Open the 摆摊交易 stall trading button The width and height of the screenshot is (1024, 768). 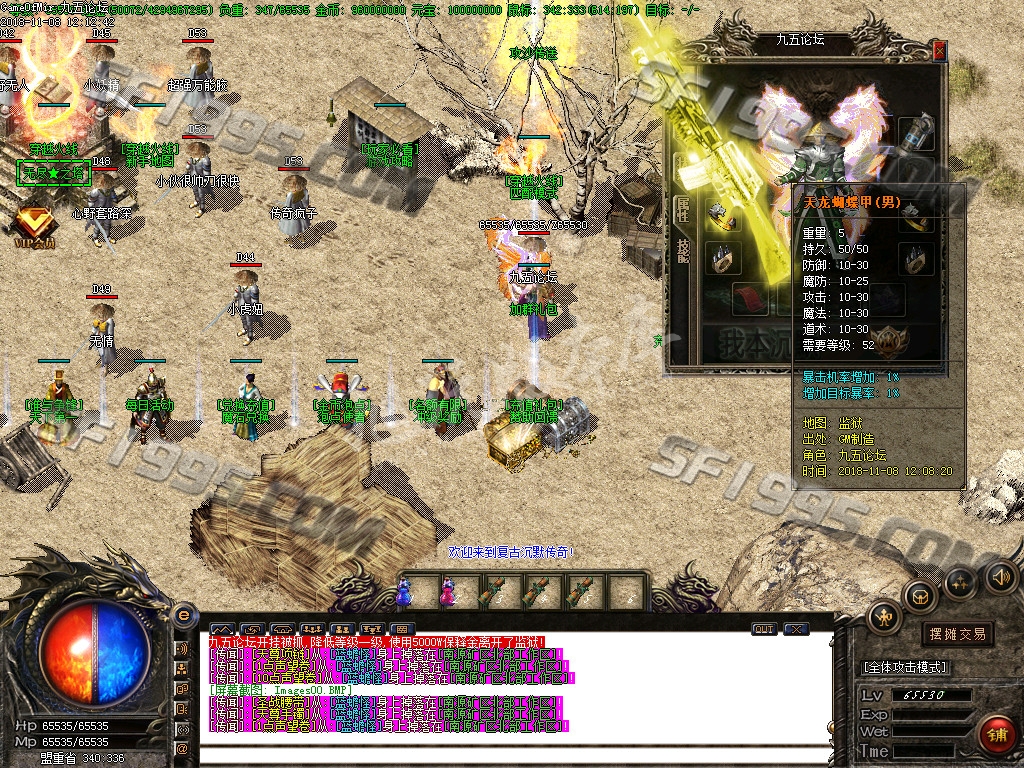coord(957,634)
